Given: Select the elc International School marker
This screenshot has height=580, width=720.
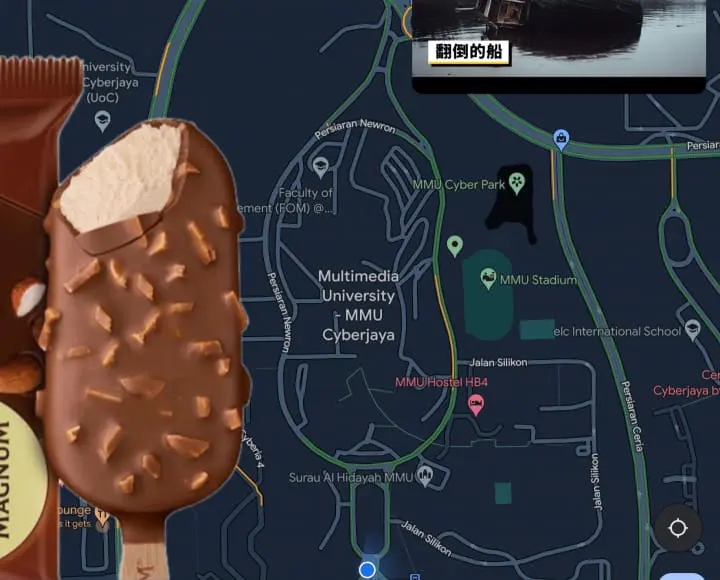Looking at the screenshot, I should [693, 330].
